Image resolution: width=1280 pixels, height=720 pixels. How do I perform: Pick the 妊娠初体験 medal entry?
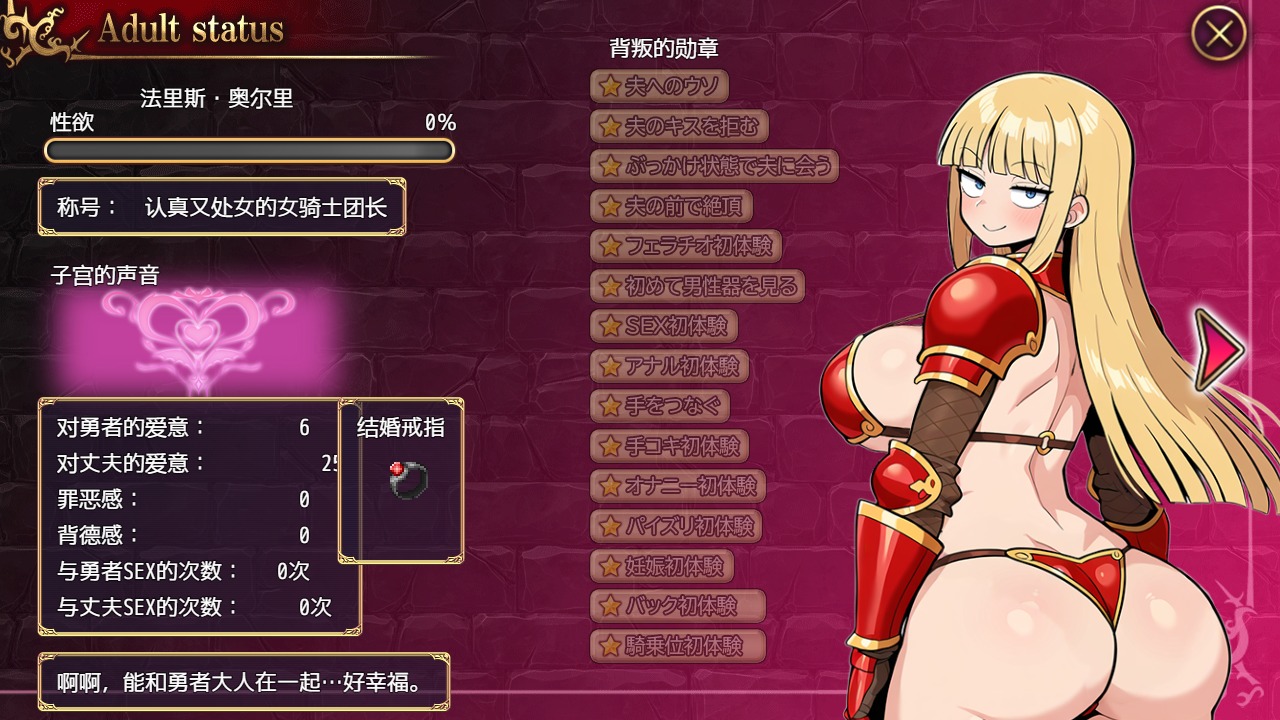click(x=662, y=566)
